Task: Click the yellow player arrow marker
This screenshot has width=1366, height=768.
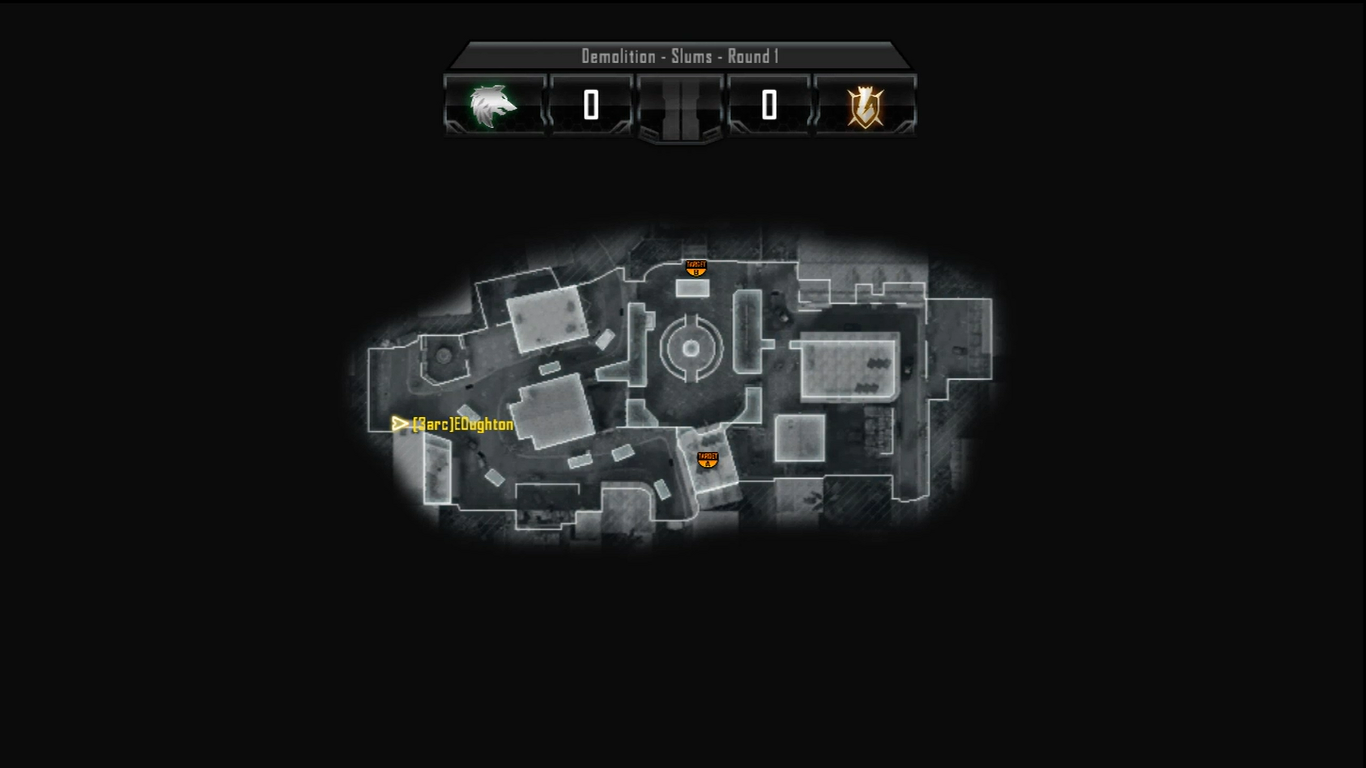Action: 400,424
